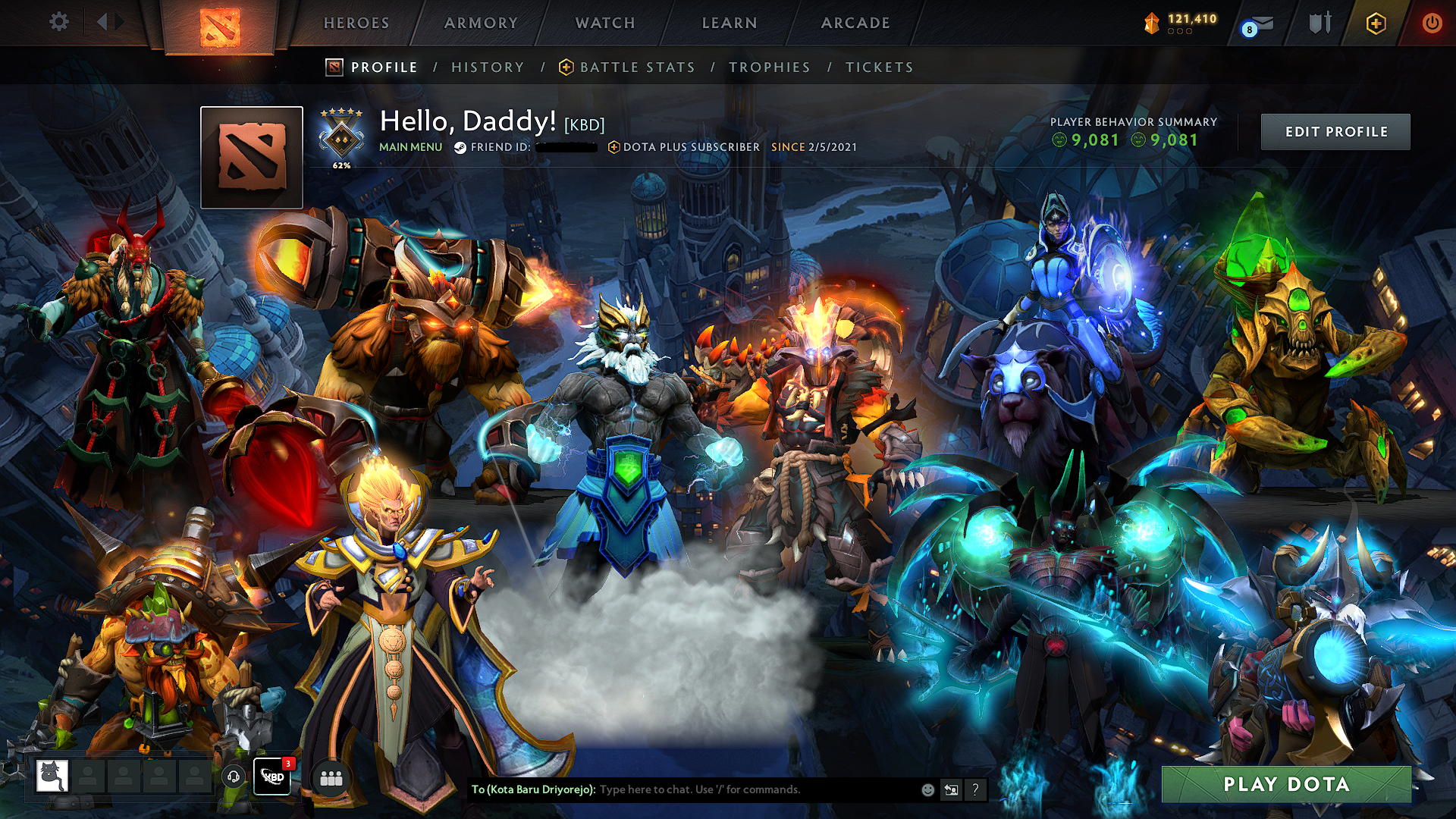
Task: Open the chat emoticon picker
Action: point(927,789)
